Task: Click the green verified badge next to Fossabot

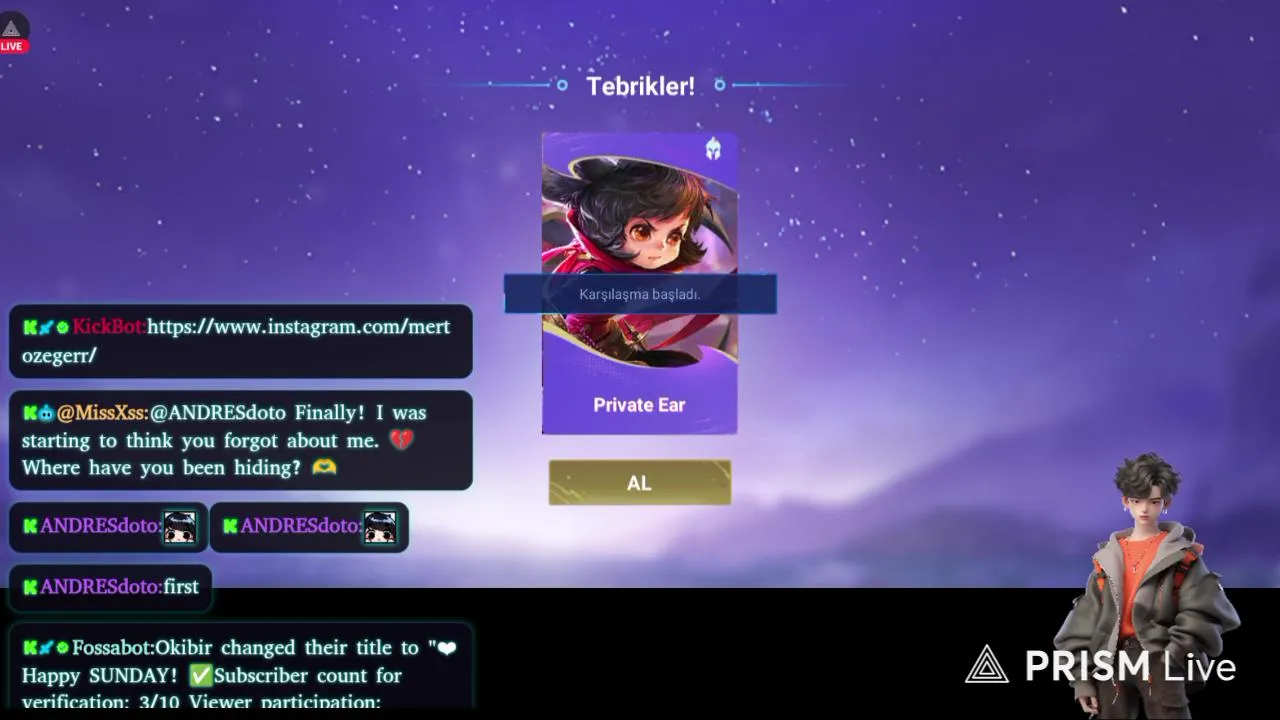Action: pos(62,648)
